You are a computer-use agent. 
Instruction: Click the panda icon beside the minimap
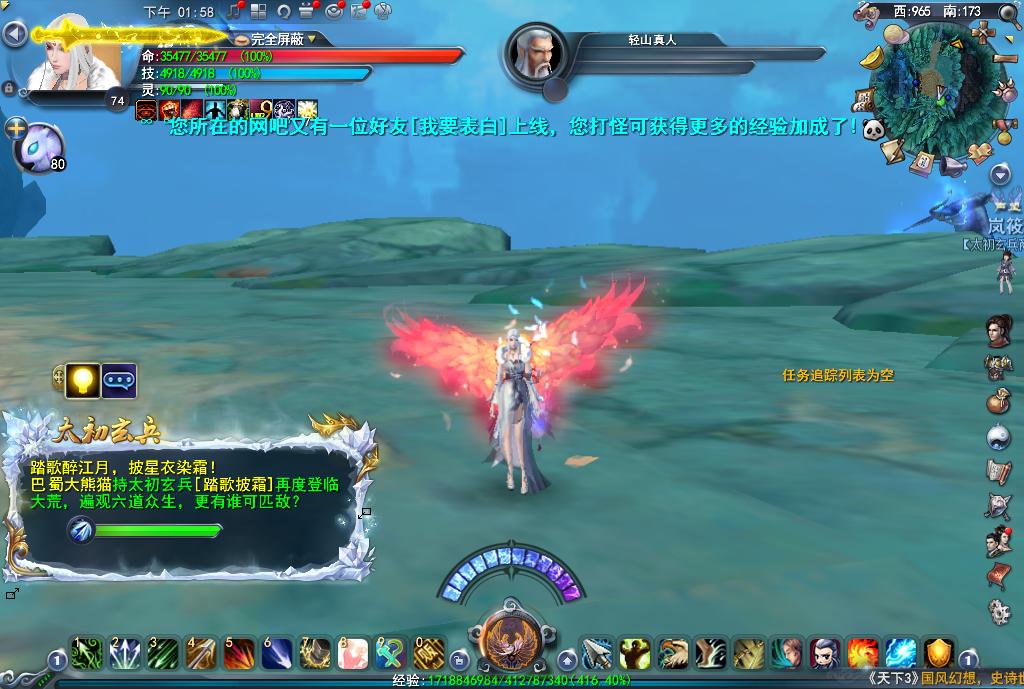coord(874,129)
